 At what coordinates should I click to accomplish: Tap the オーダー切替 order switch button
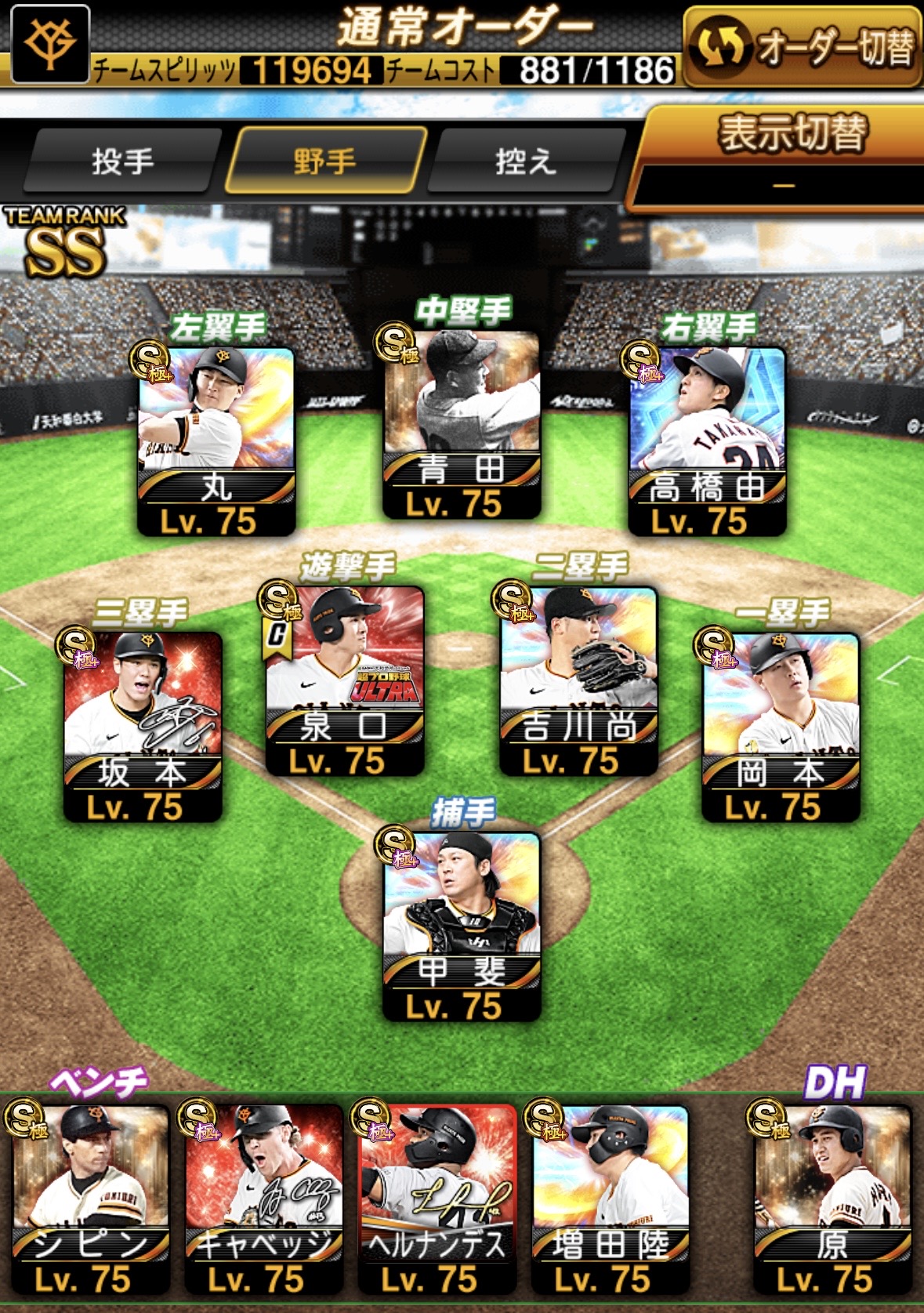[x=803, y=49]
